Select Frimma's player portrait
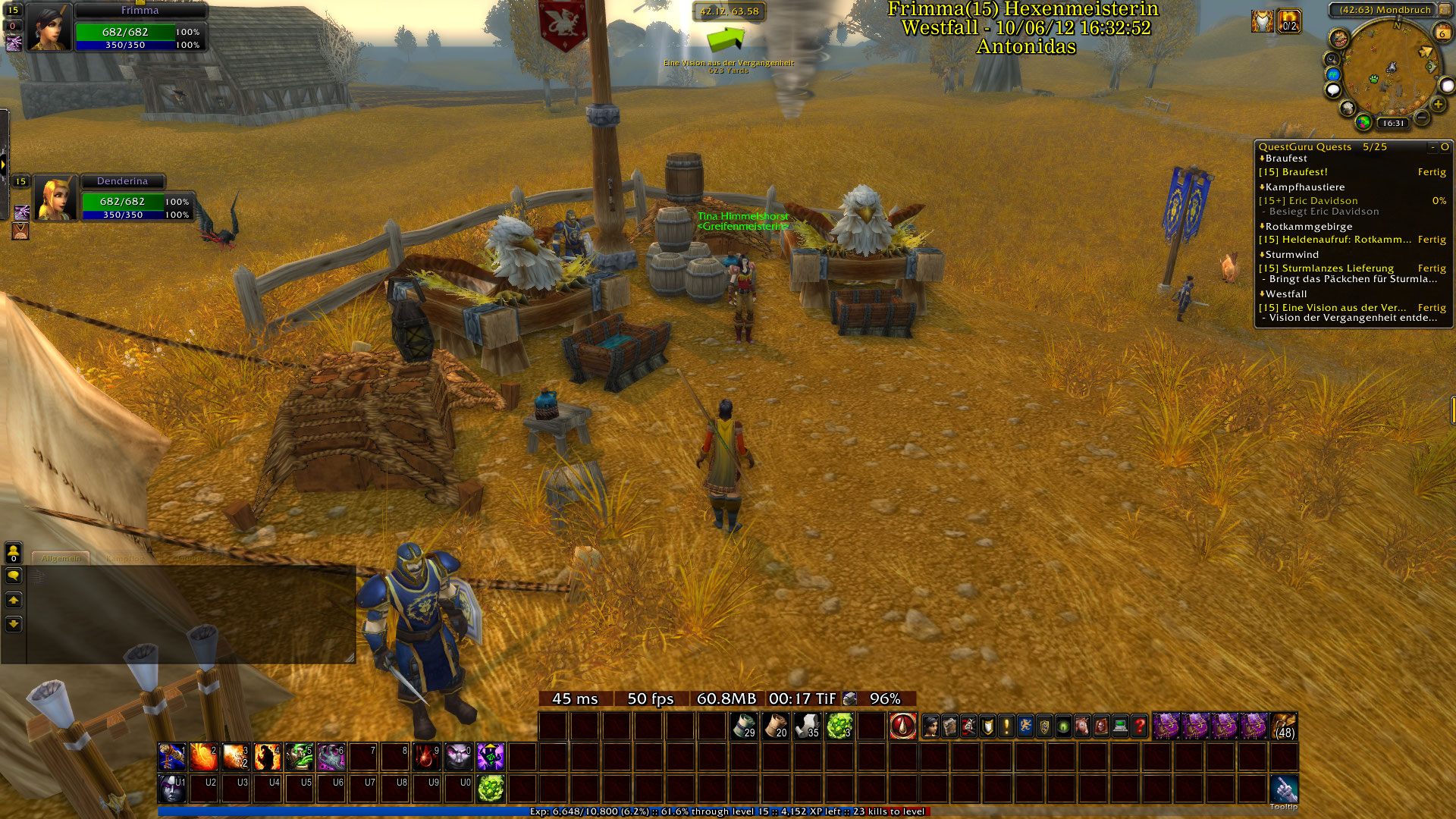Screen dimensions: 1456x819 pos(49,27)
